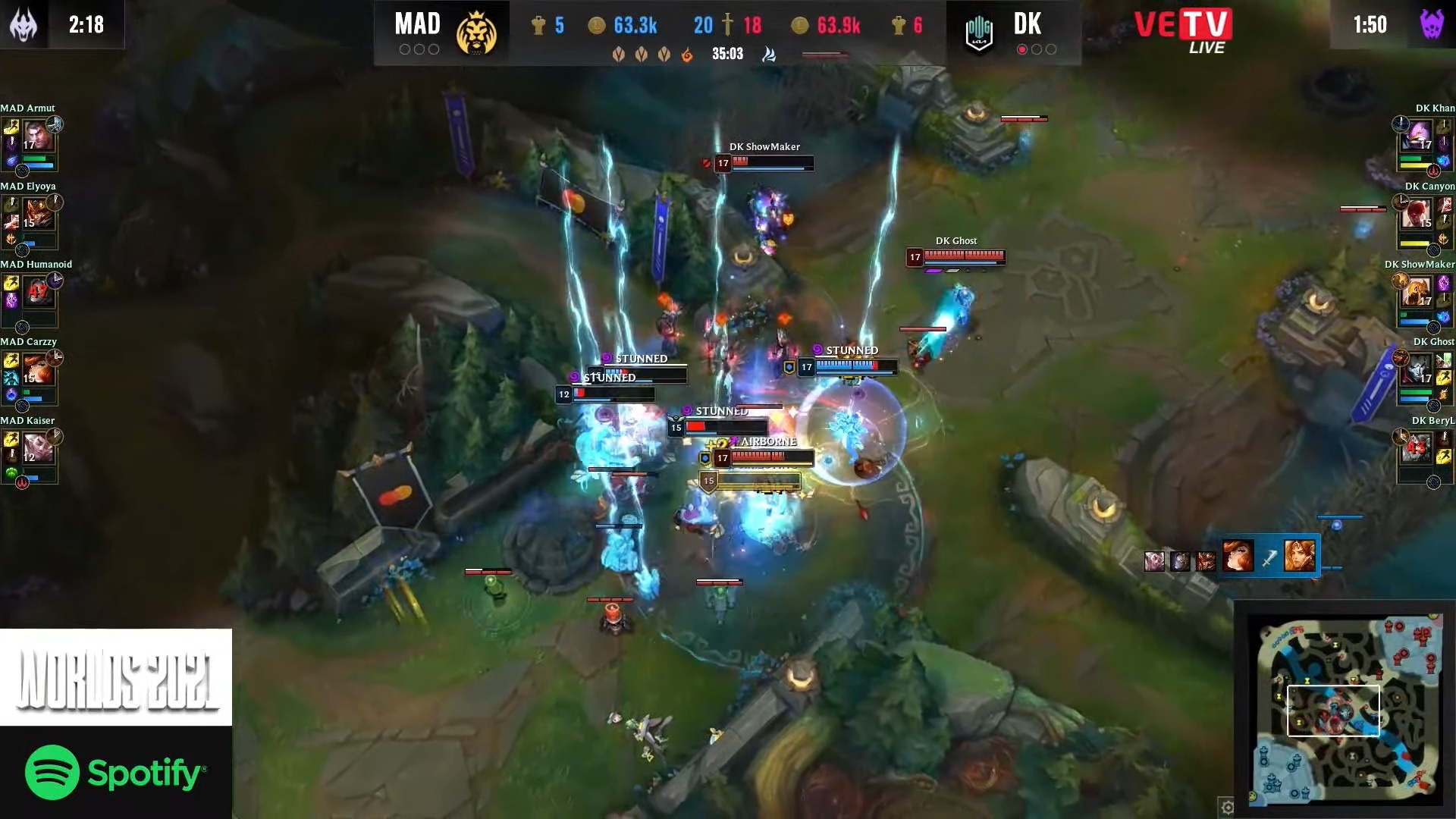This screenshot has height=819, width=1456.
Task: Click the Worlds 2021 banner
Action: click(115, 677)
